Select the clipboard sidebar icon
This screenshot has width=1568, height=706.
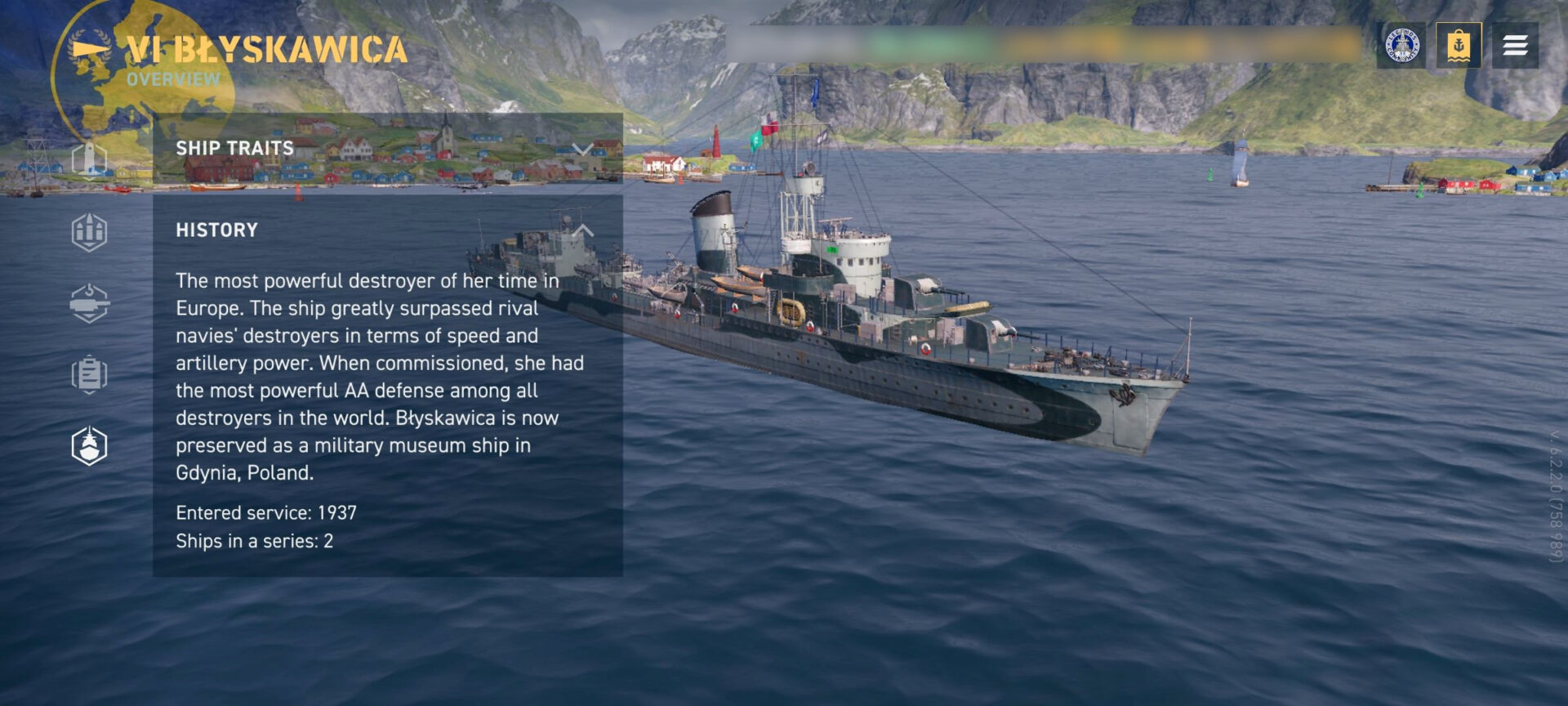[89, 375]
